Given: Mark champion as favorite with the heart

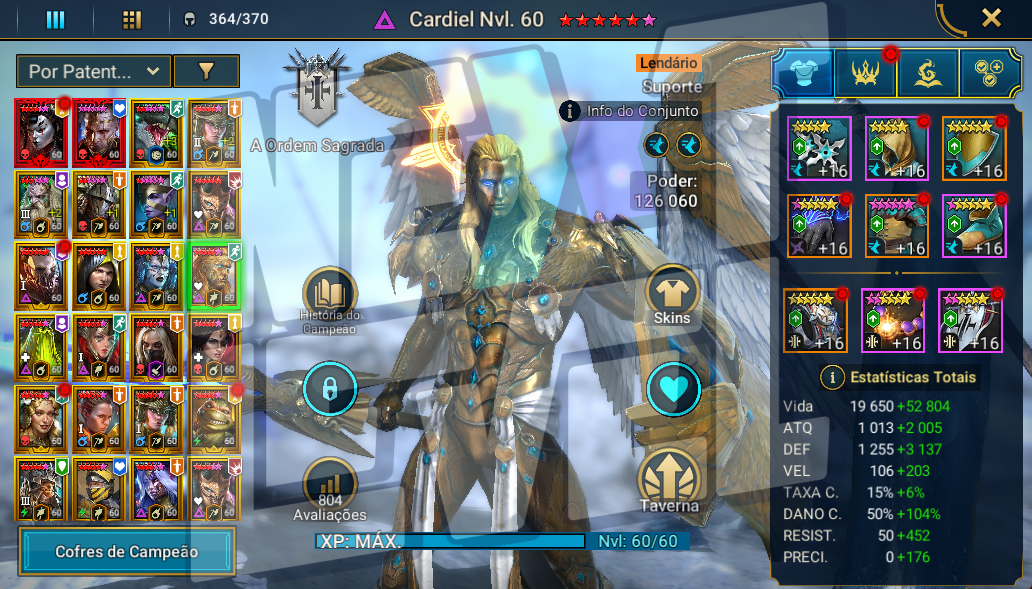Looking at the screenshot, I should point(672,389).
